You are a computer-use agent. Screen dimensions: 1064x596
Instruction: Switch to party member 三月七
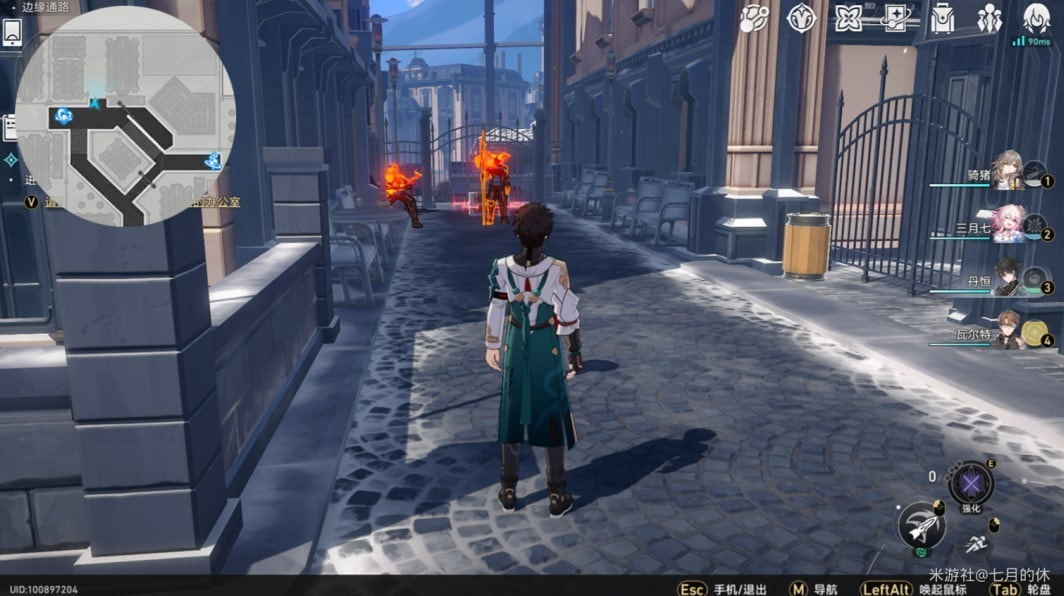tap(1007, 223)
